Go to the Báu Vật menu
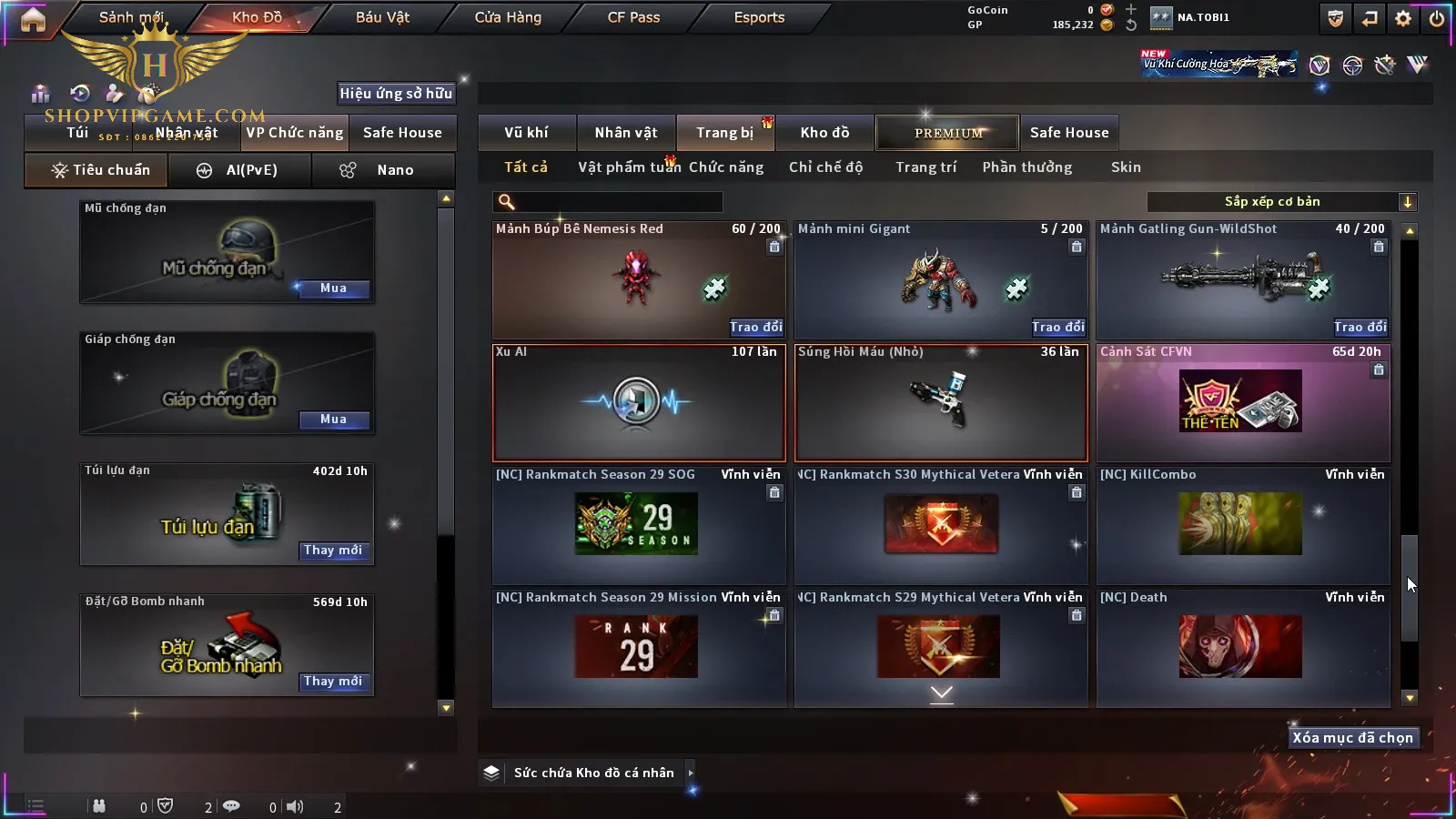1456x819 pixels. [382, 17]
